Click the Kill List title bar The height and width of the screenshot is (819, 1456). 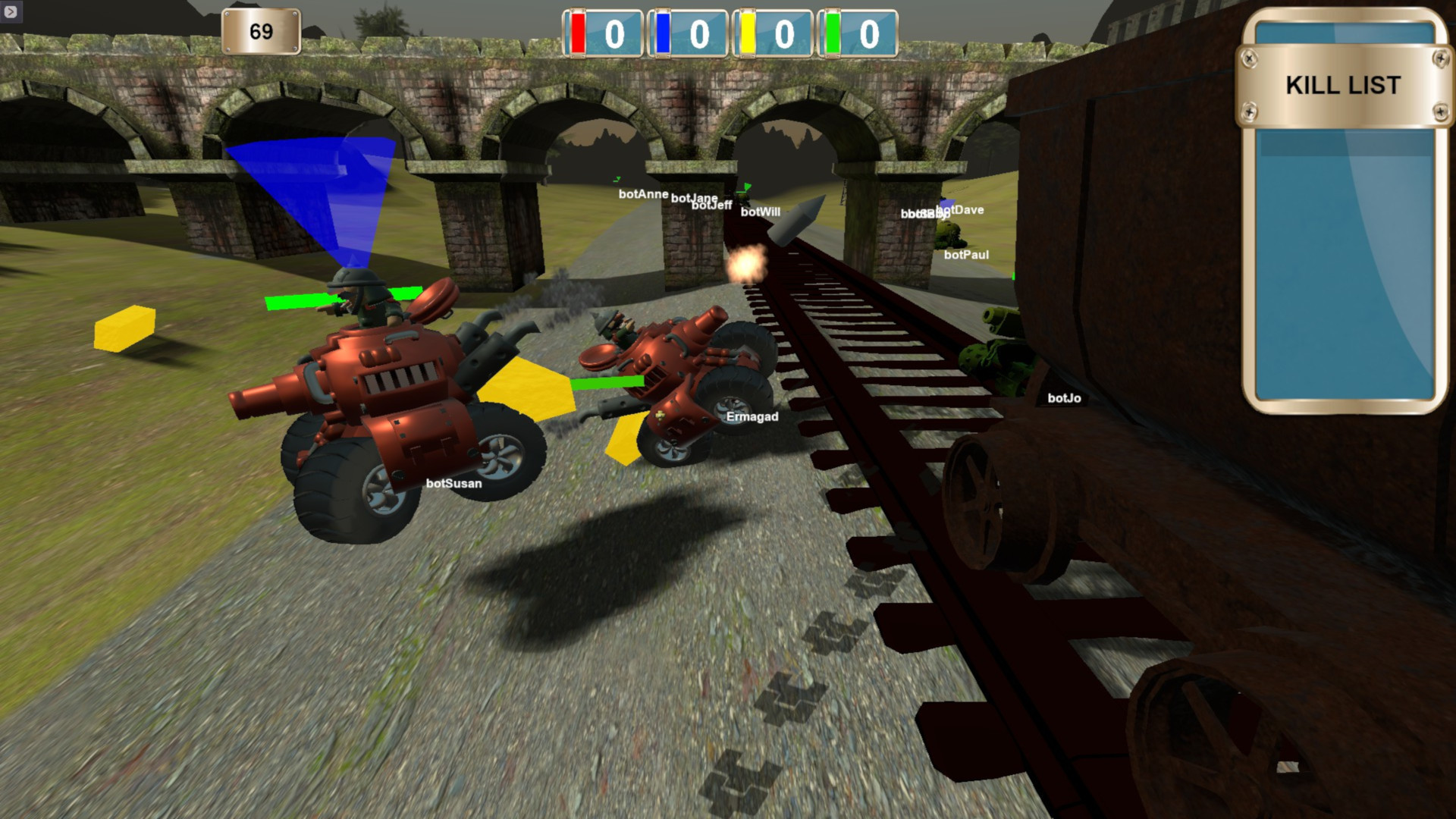click(x=1342, y=85)
